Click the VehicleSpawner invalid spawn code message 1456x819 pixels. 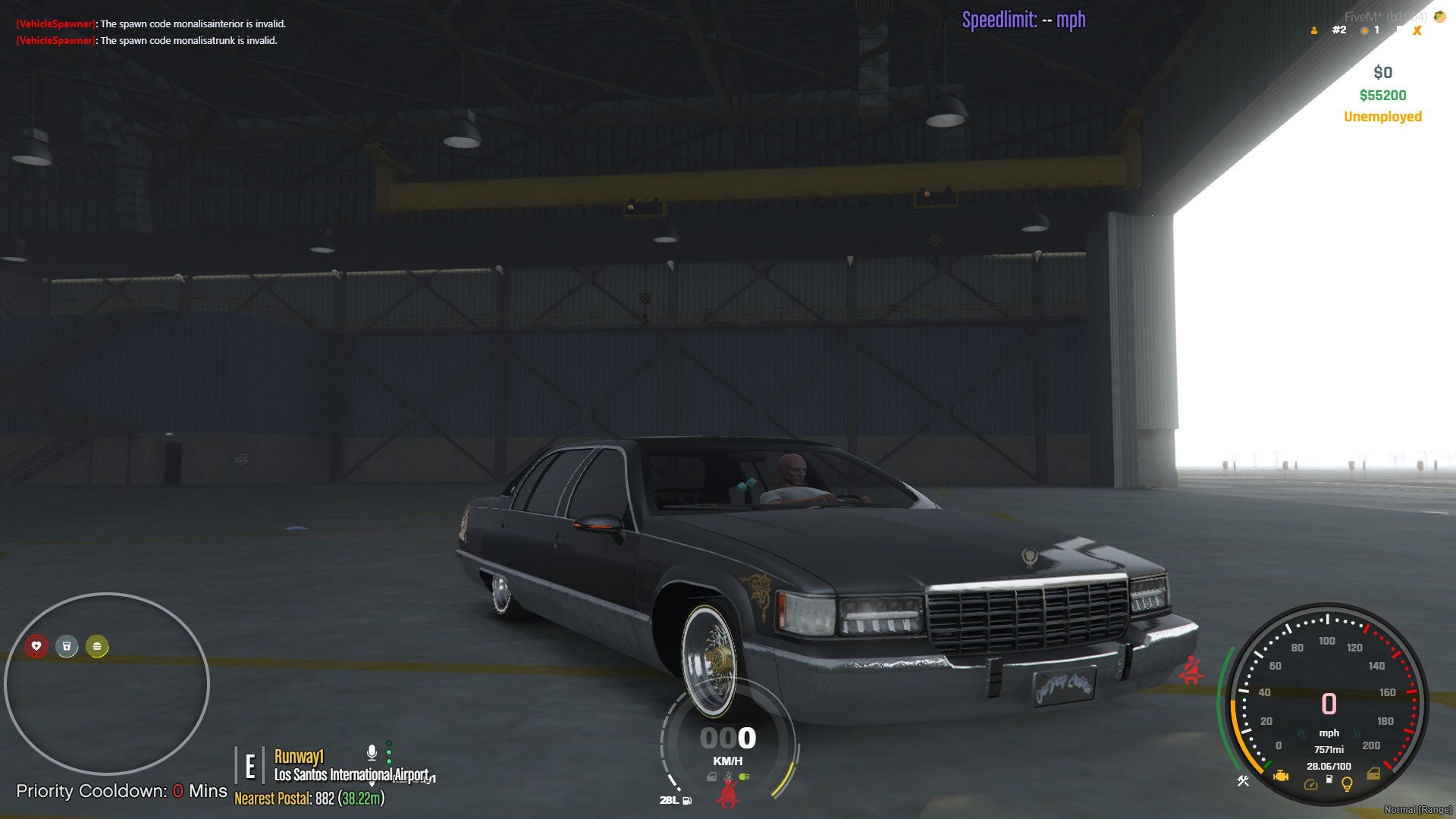(150, 24)
